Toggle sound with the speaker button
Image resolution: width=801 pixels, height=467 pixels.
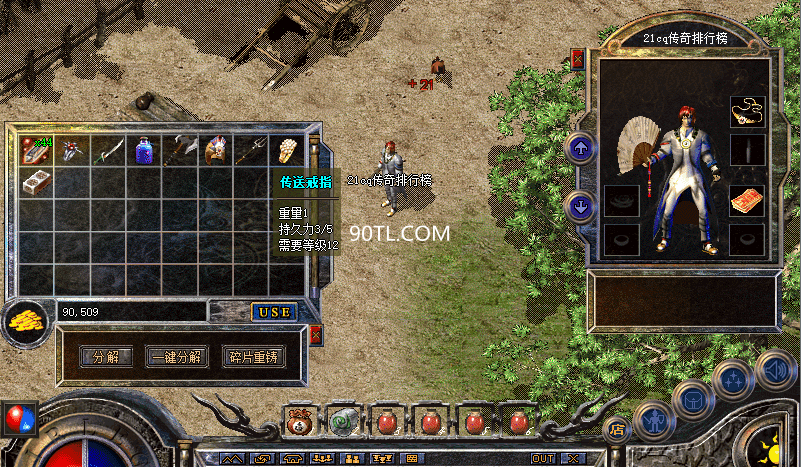click(775, 368)
